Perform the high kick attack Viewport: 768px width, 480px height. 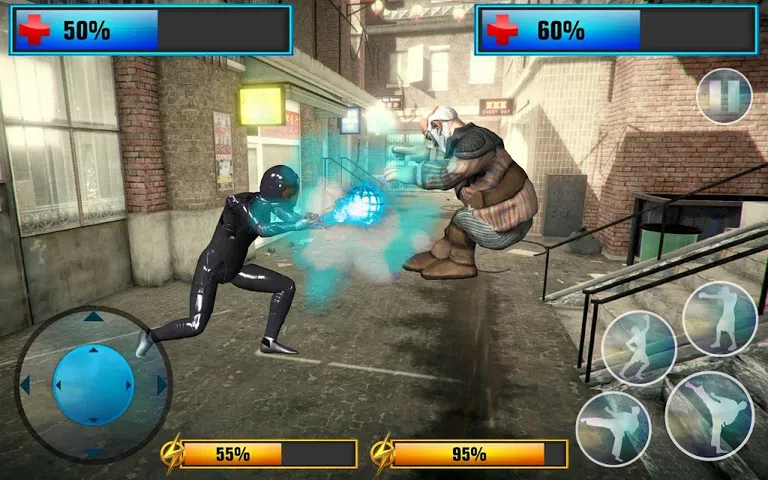709,414
